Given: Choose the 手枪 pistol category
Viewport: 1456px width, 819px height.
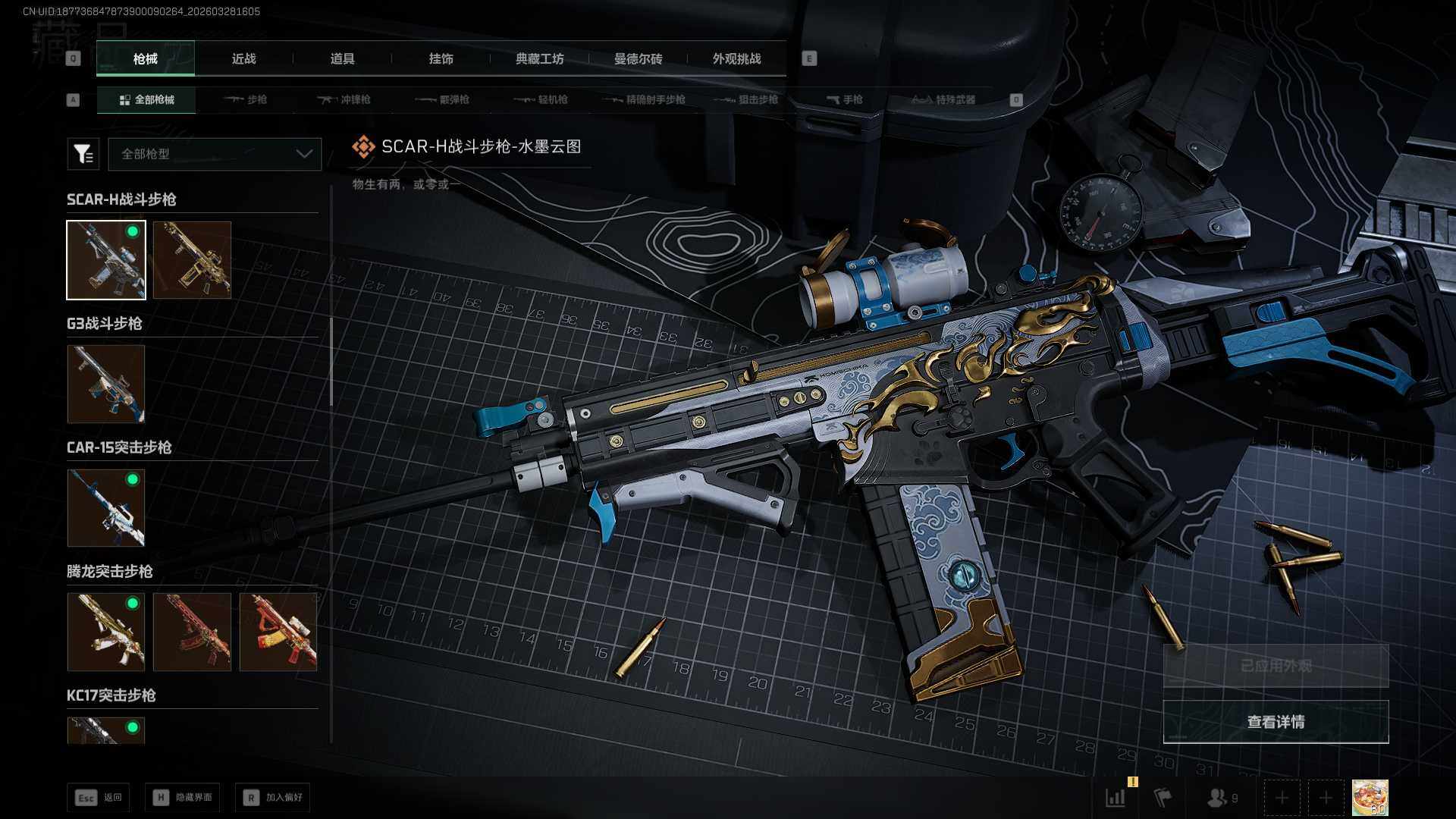Looking at the screenshot, I should (x=845, y=100).
